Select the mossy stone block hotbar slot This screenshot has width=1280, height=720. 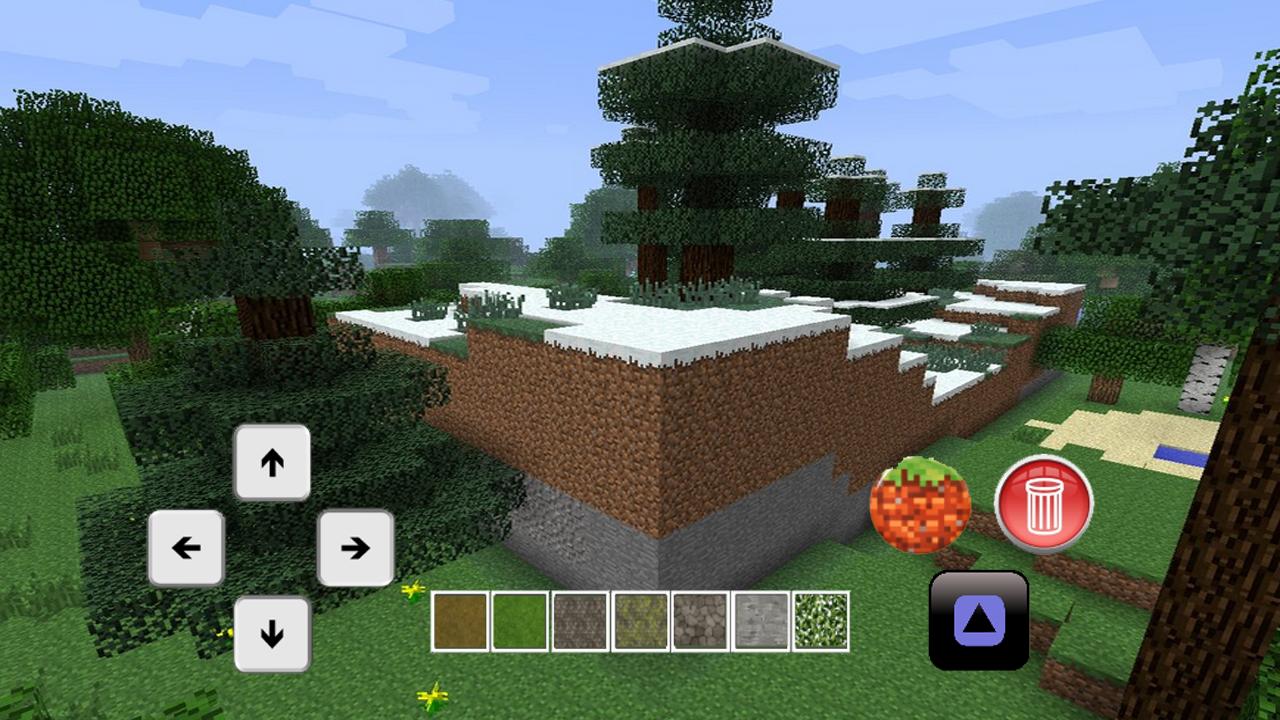[639, 618]
